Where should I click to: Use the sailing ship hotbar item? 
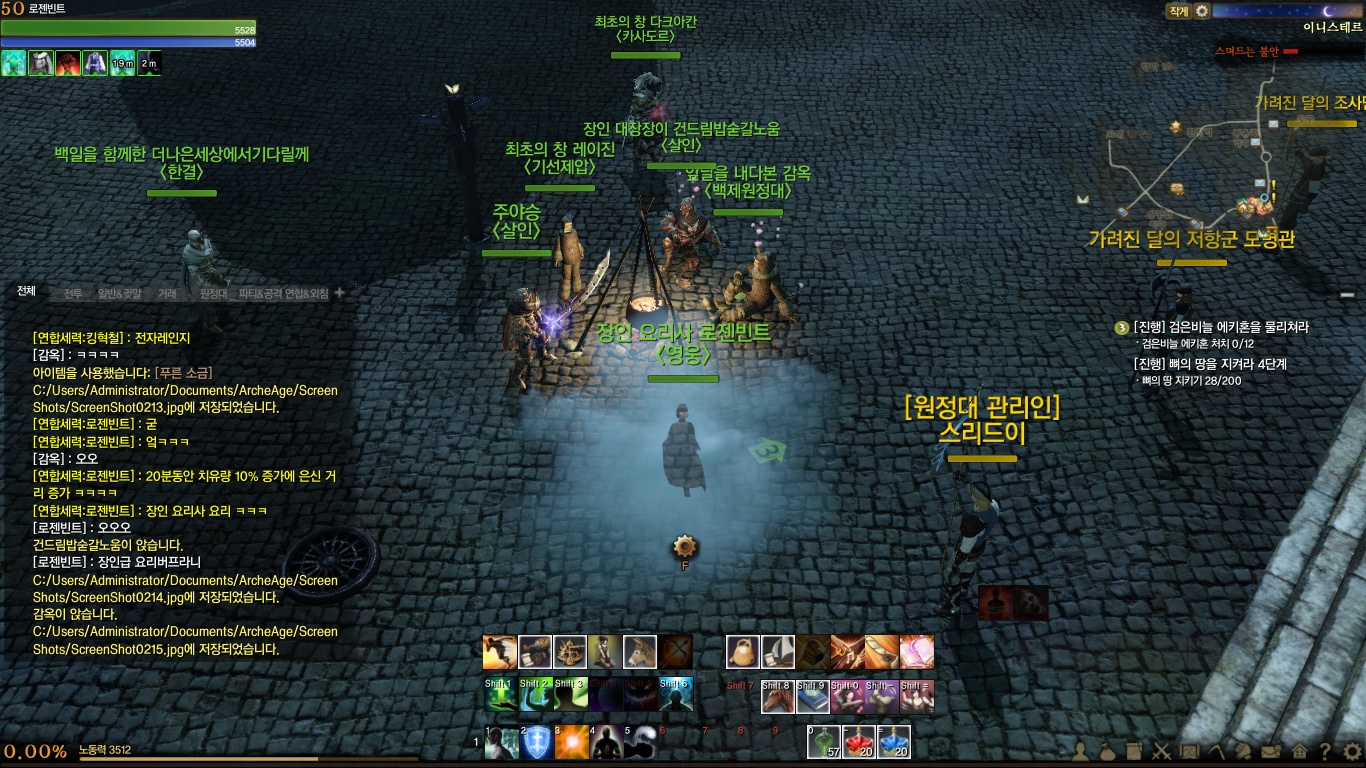tap(778, 652)
